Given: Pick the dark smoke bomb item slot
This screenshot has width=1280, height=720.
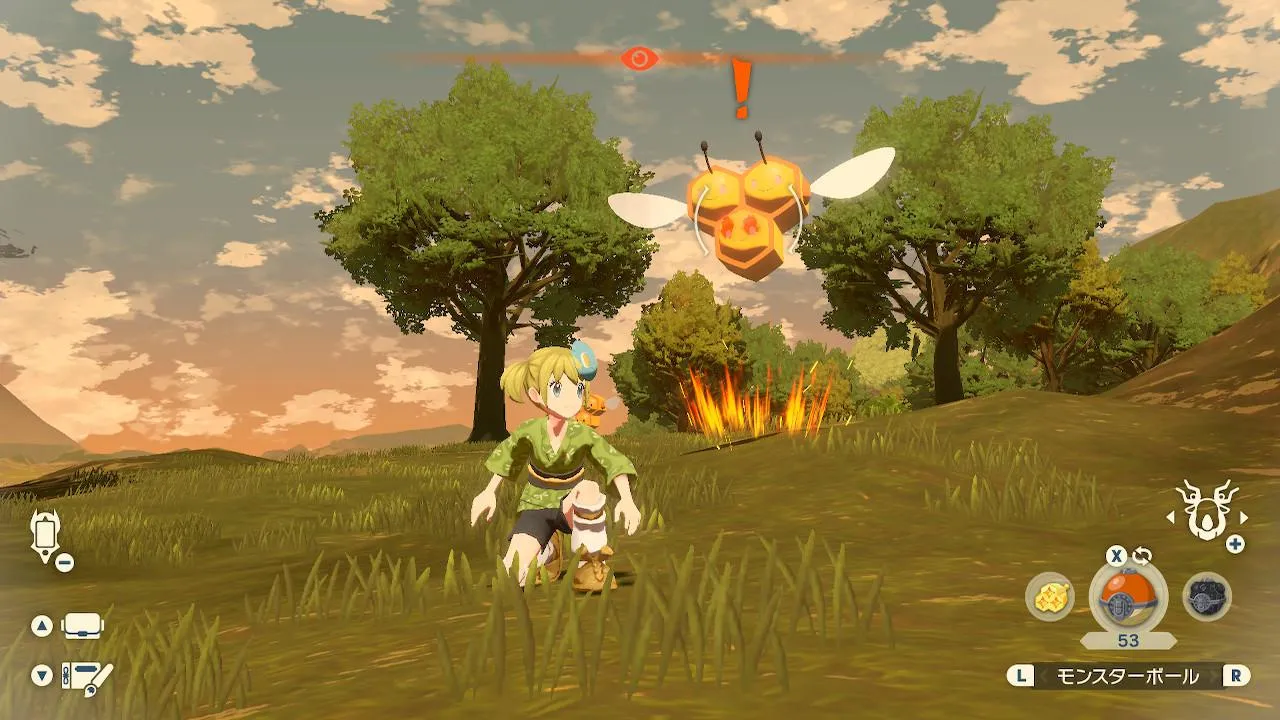Looking at the screenshot, I should [x=1207, y=597].
